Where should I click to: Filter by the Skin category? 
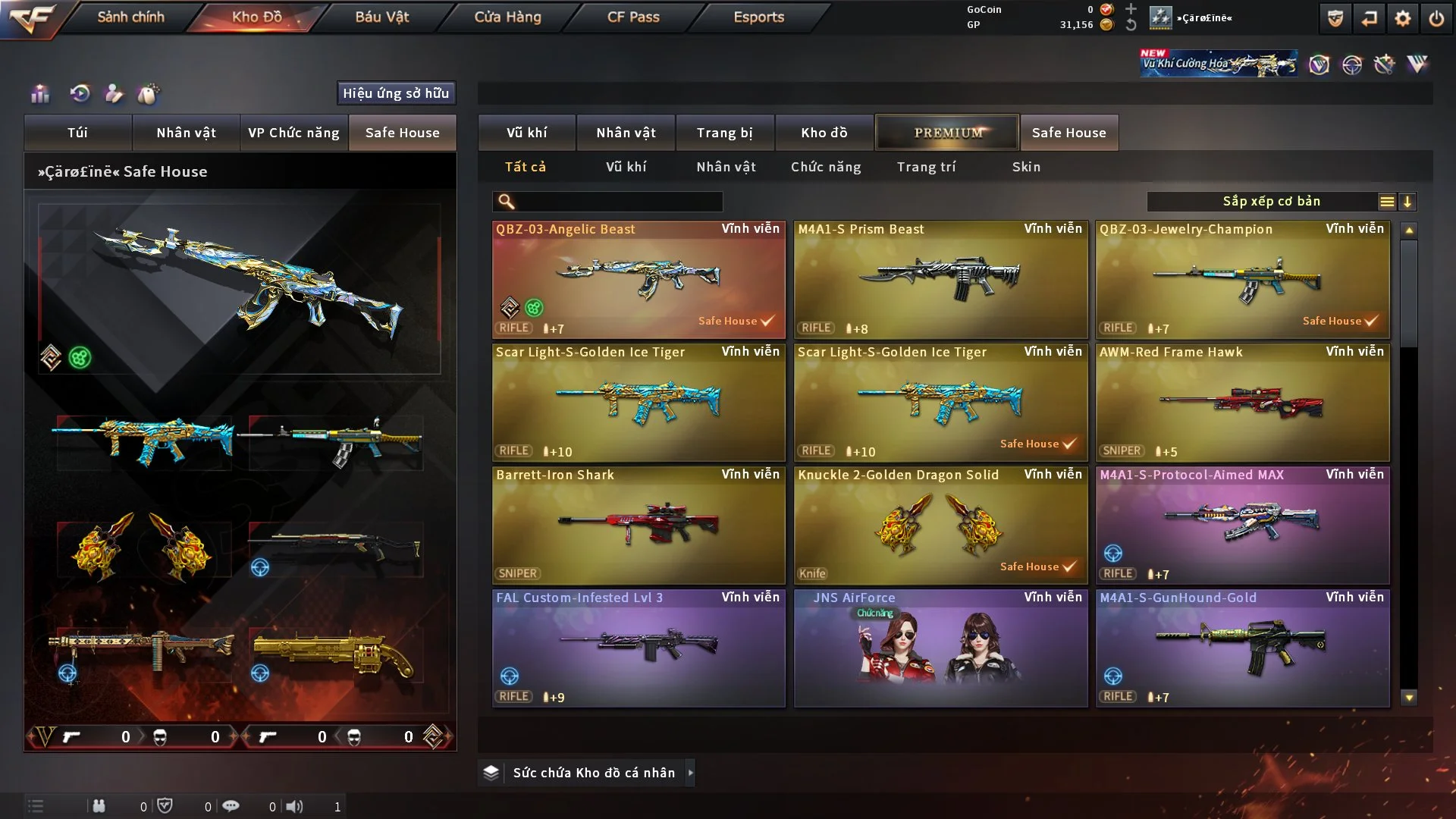(1026, 167)
